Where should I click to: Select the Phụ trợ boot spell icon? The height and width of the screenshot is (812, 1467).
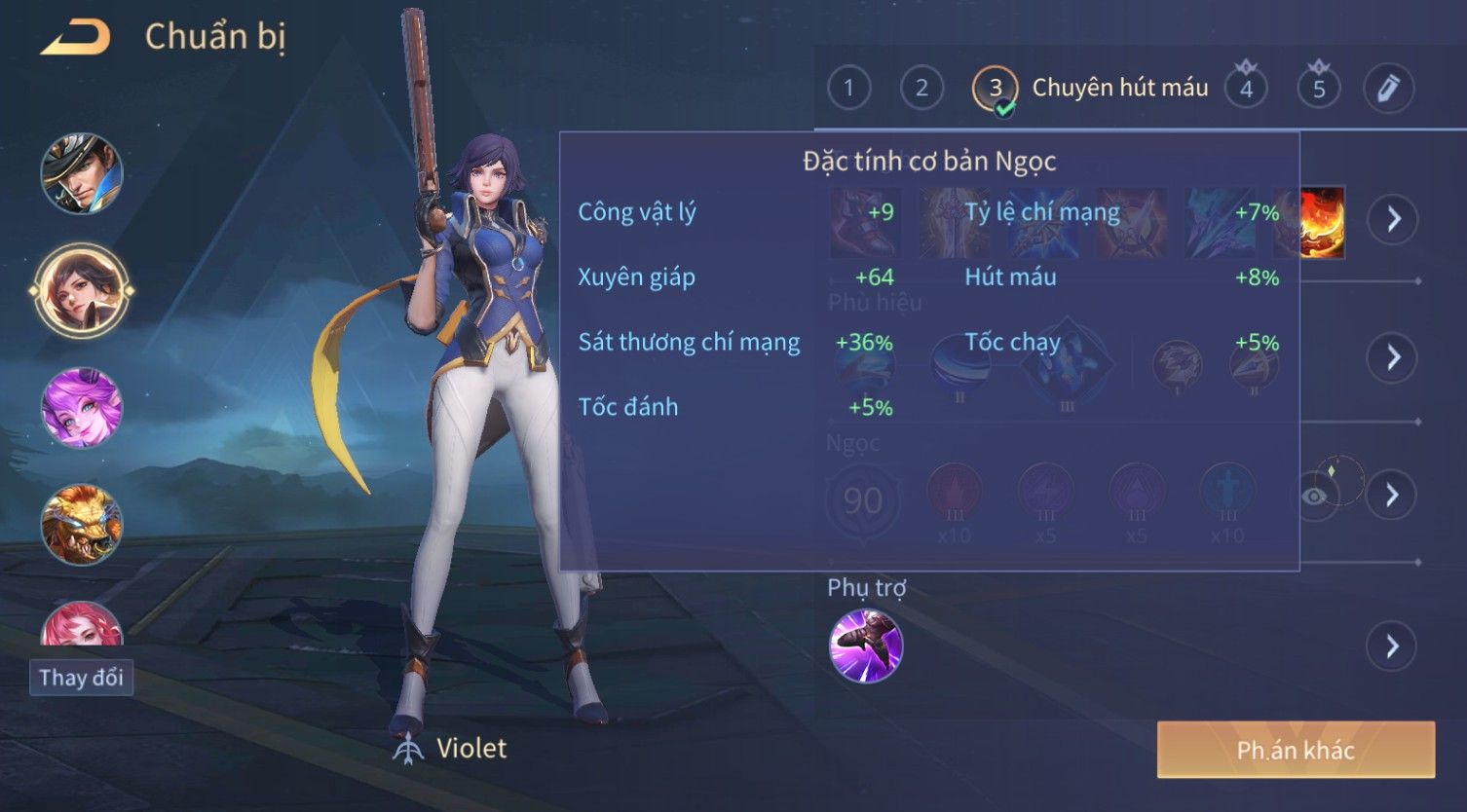tap(866, 646)
